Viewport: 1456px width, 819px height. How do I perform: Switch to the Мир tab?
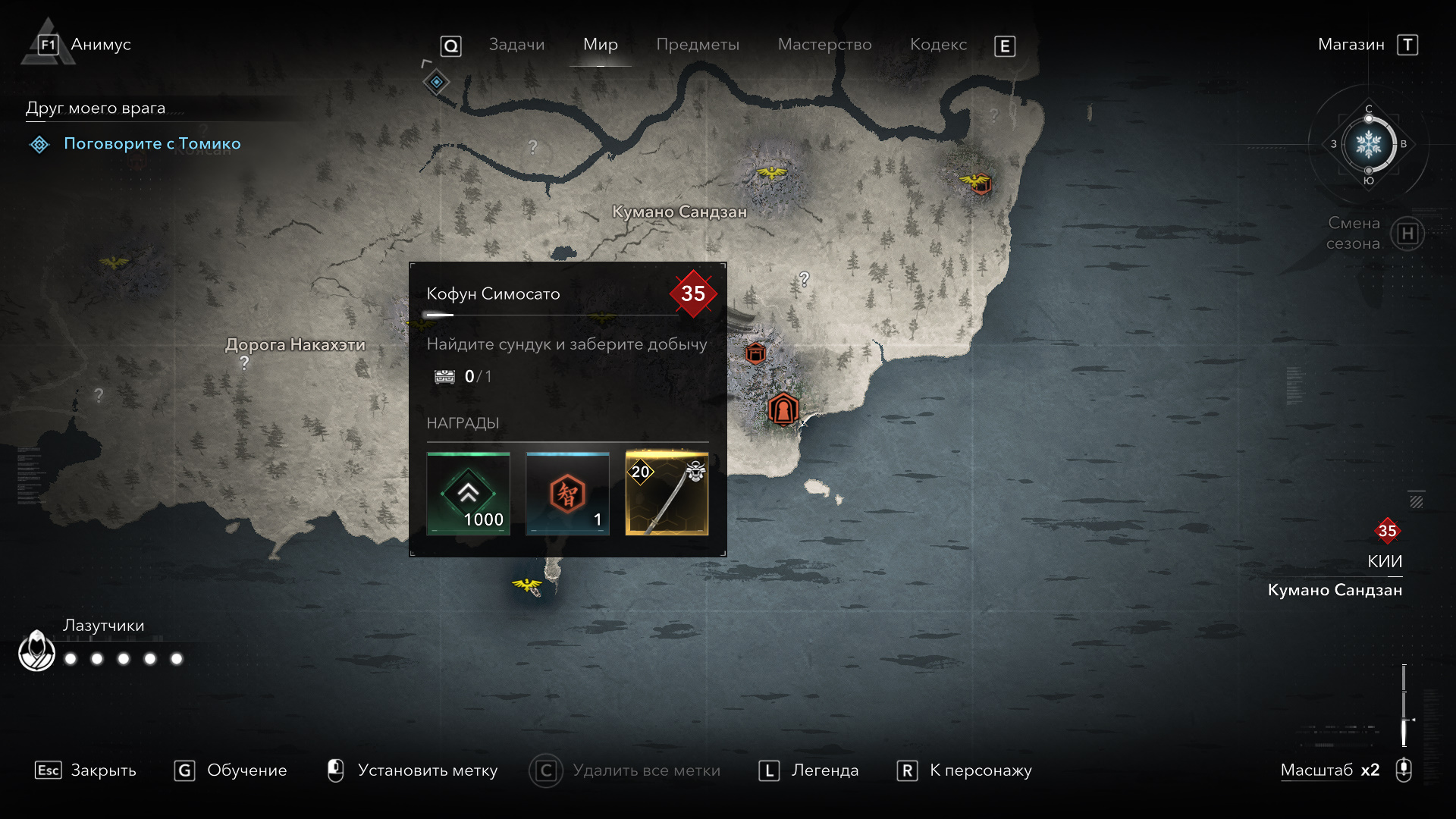click(x=600, y=45)
